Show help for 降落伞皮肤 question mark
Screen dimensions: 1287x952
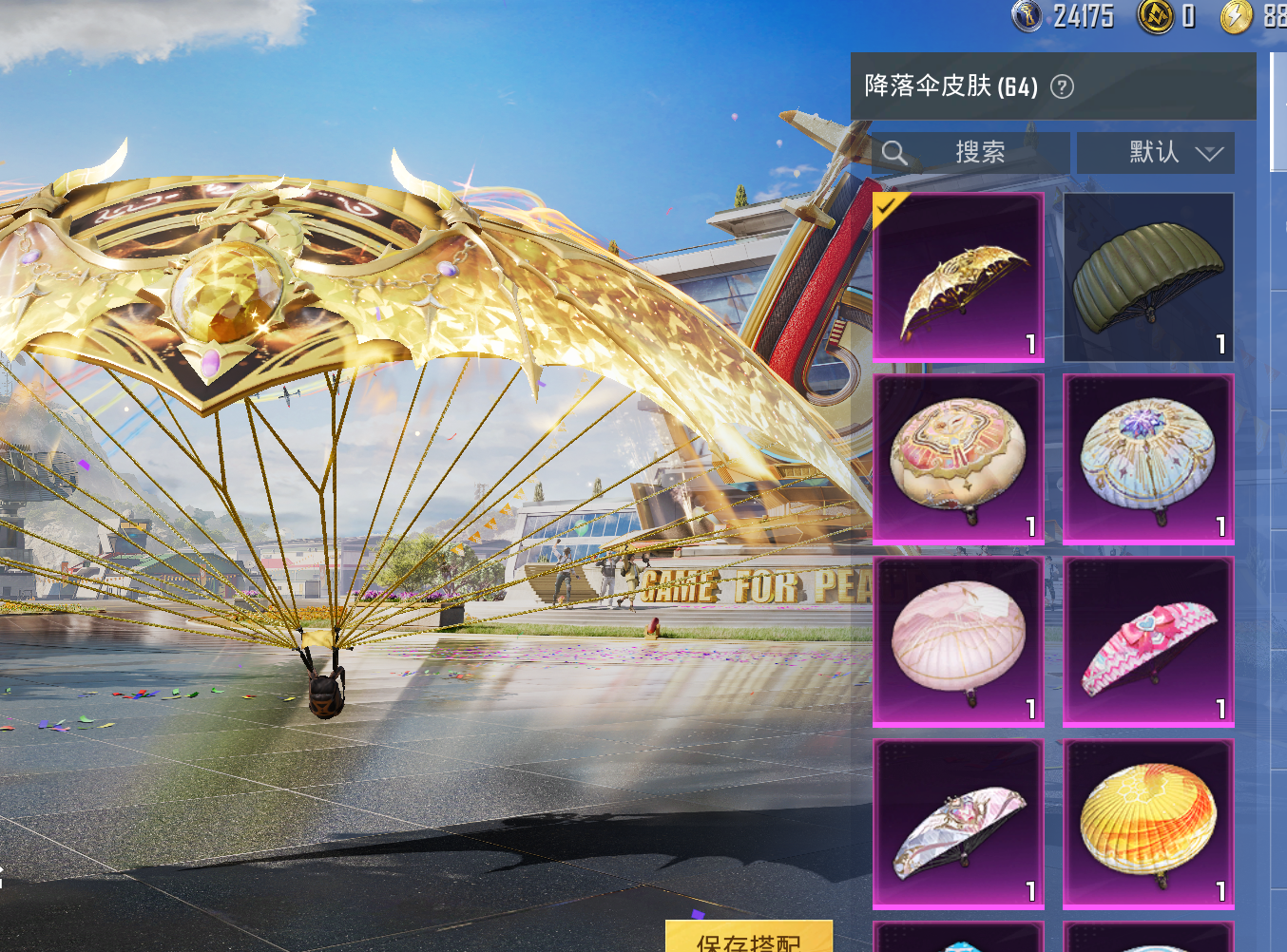[x=1062, y=87]
